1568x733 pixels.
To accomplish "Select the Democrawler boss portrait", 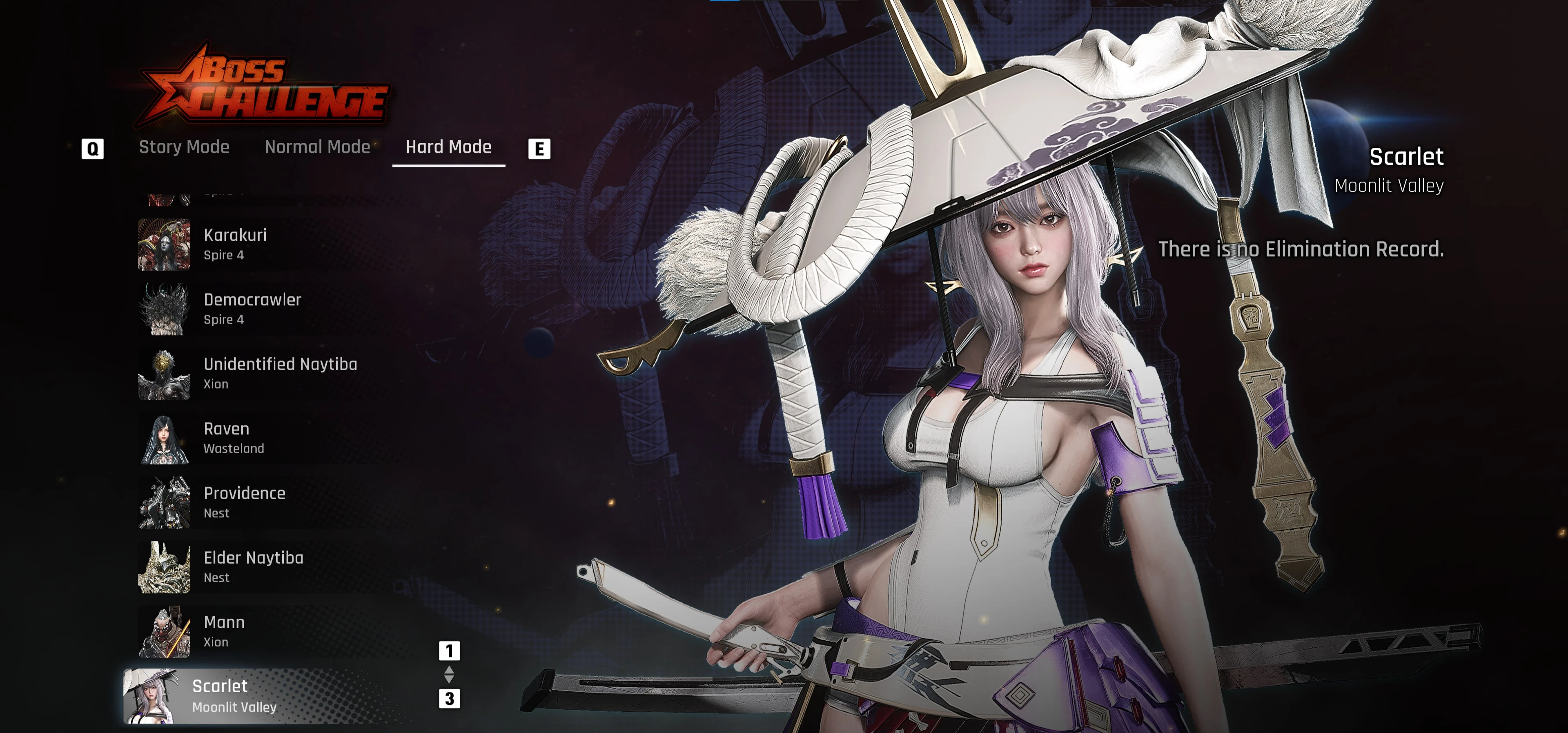I will click(163, 309).
